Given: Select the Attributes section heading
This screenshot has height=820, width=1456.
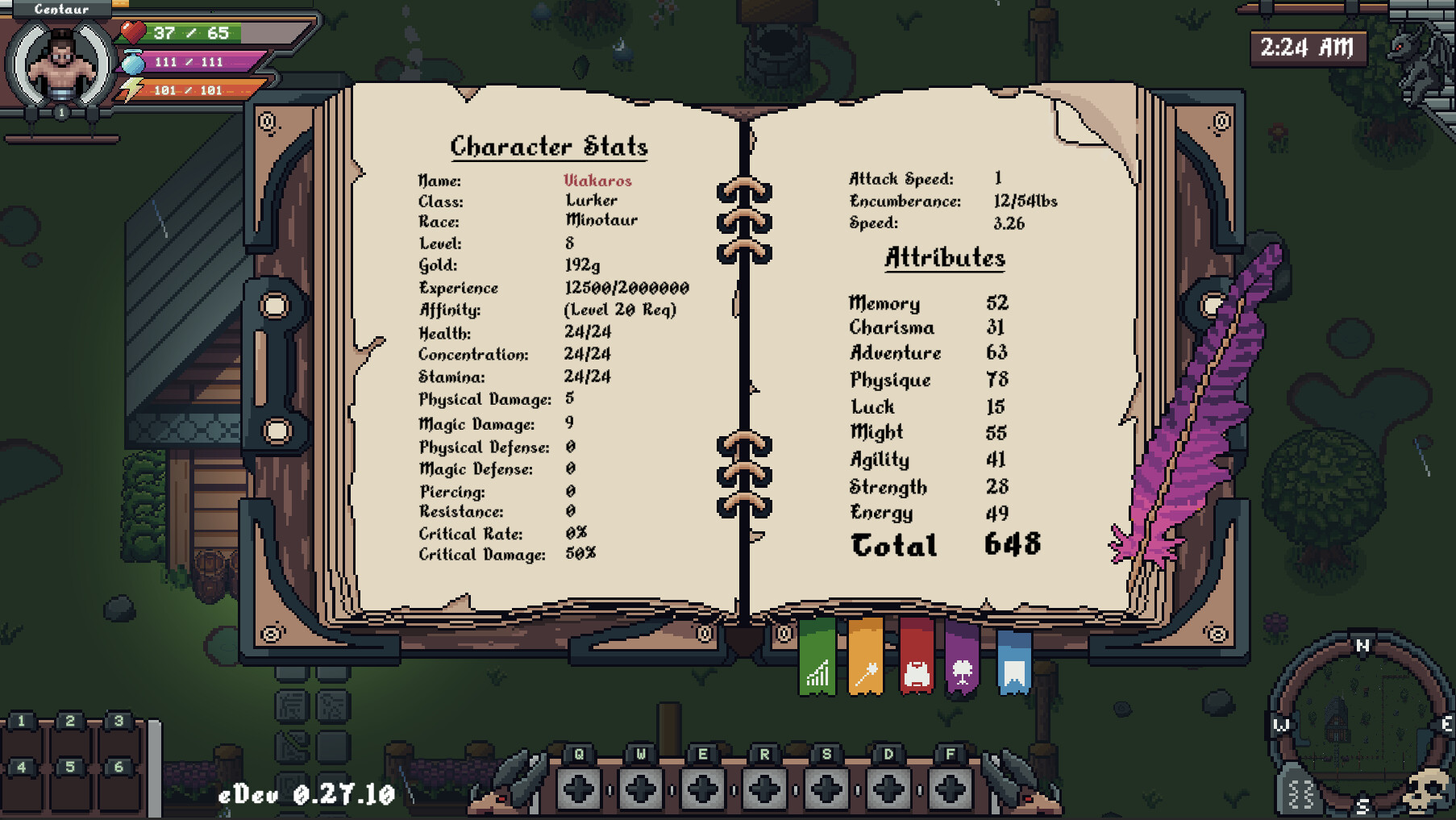Looking at the screenshot, I should pos(944,258).
